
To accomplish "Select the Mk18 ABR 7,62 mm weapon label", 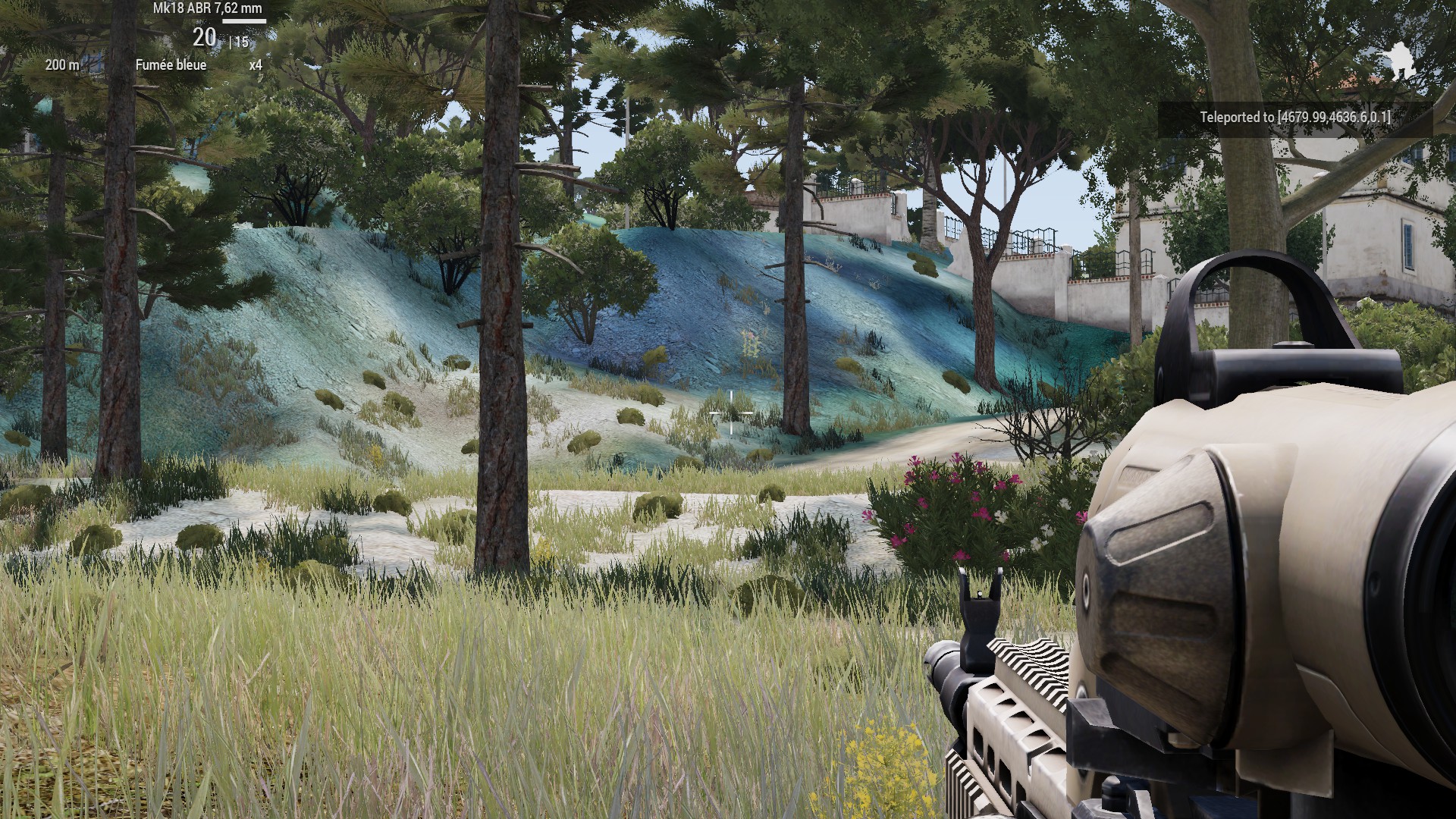I will pyautogui.click(x=208, y=9).
